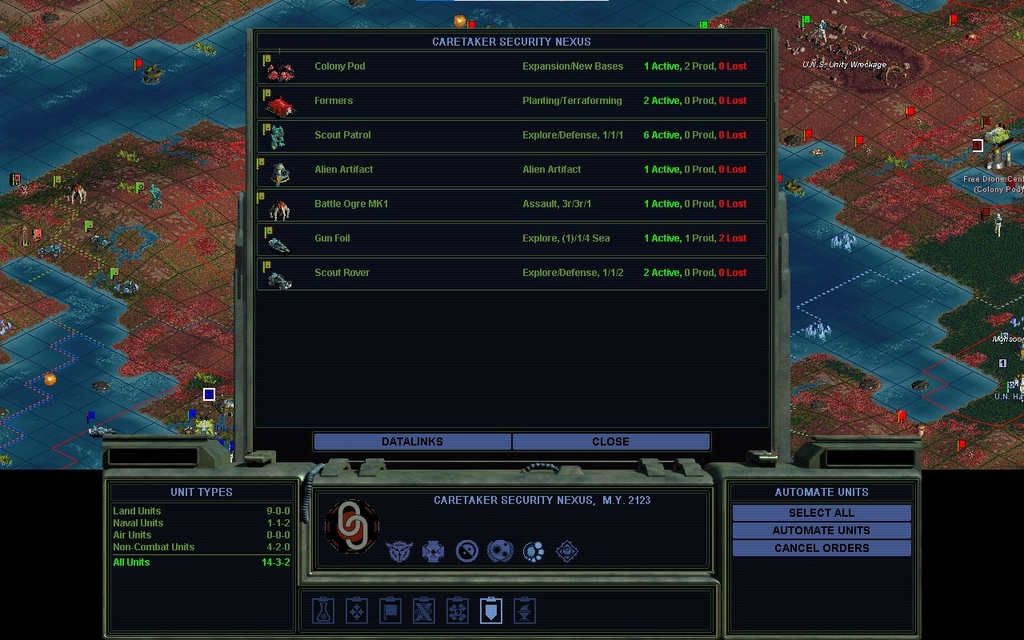Open the flask clipboard report

tap(323, 610)
